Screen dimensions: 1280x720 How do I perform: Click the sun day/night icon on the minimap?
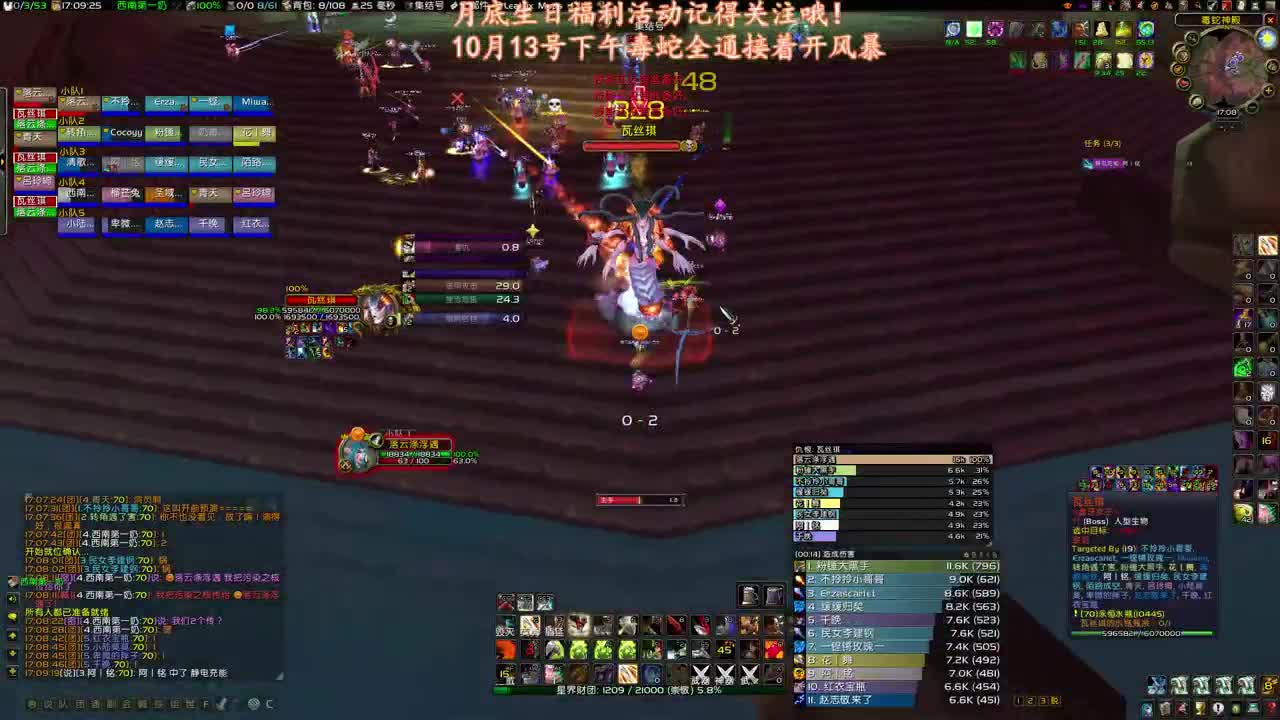click(x=1265, y=39)
